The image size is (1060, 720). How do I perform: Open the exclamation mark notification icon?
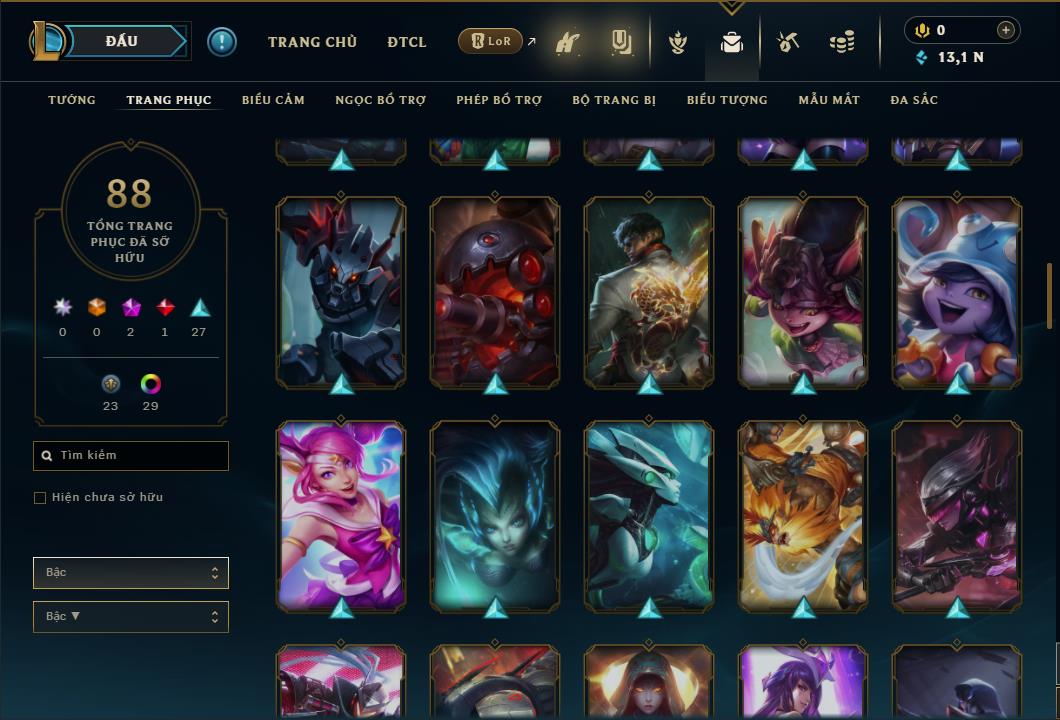pos(222,42)
